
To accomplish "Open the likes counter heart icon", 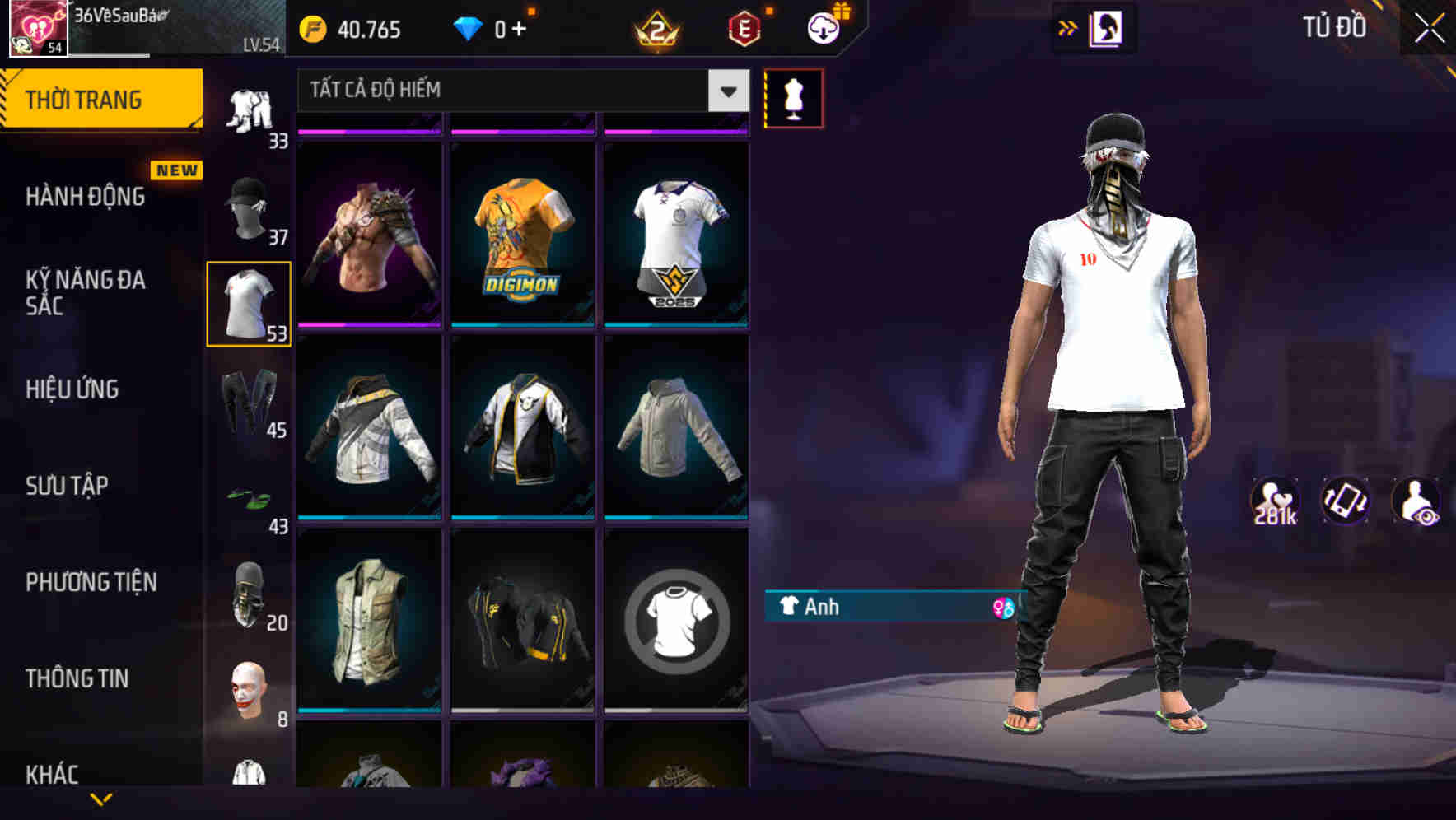I will (x=1273, y=500).
